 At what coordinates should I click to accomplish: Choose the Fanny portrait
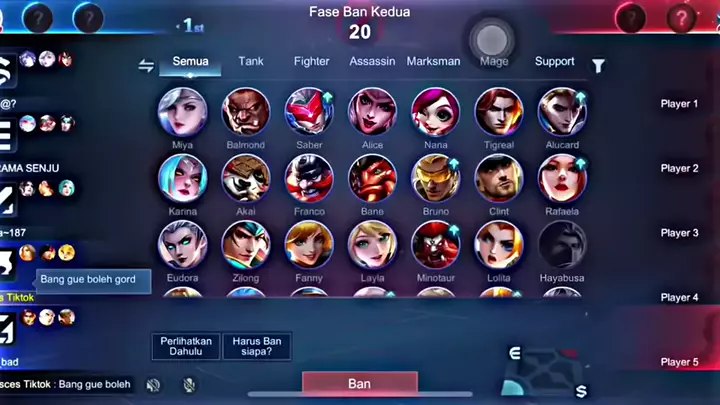[x=309, y=244]
